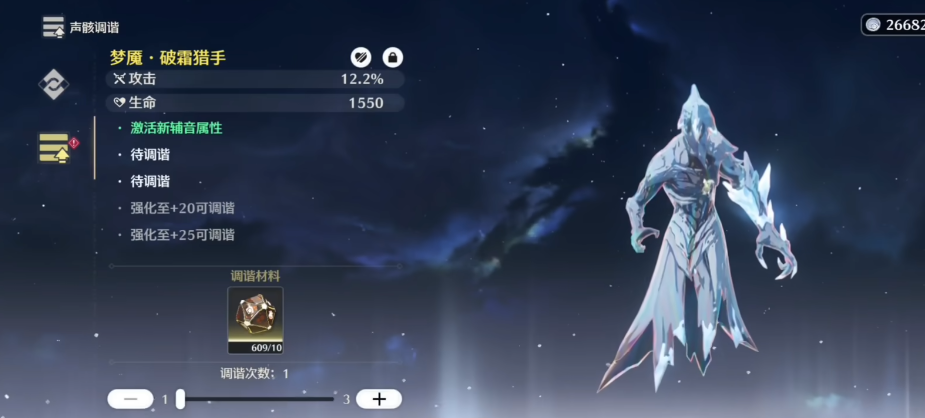
Task: Increase tuning count with the plus button
Action: click(379, 399)
